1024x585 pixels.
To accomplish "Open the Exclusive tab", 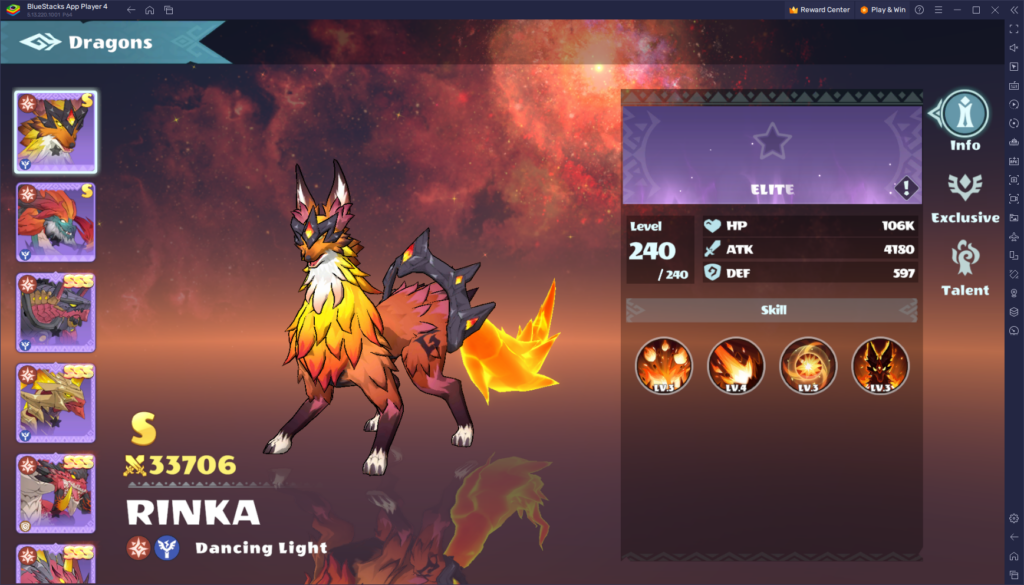I will pyautogui.click(x=965, y=194).
